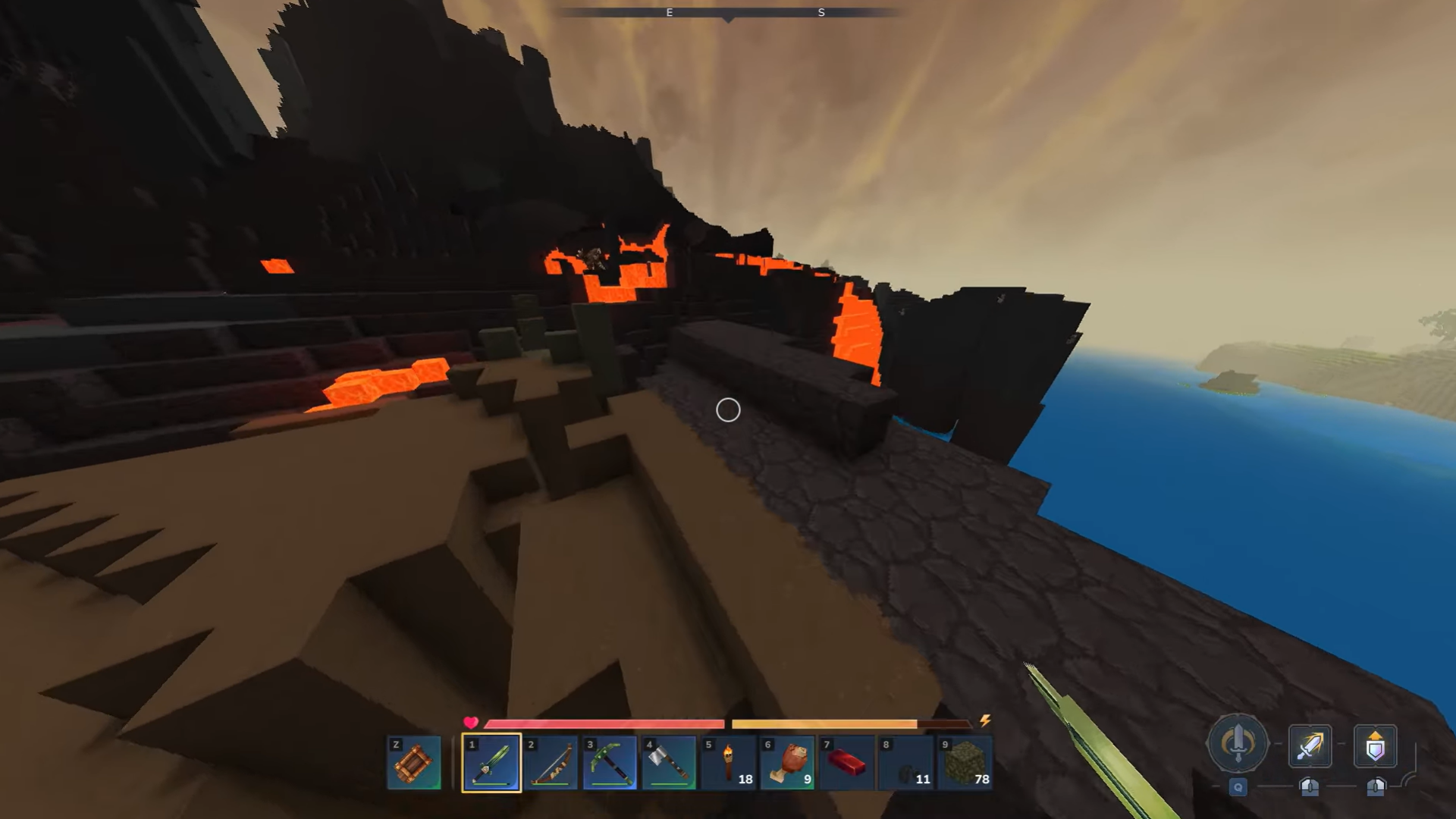Activate the shield boost ability
The image size is (1456, 819).
[x=1376, y=746]
